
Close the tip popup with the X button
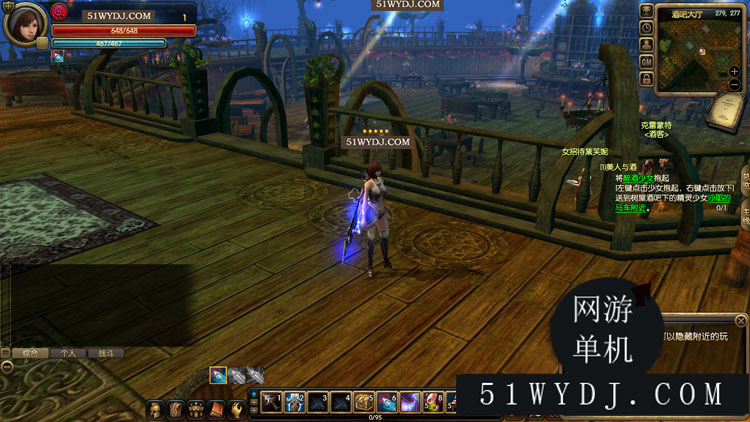tap(741, 321)
